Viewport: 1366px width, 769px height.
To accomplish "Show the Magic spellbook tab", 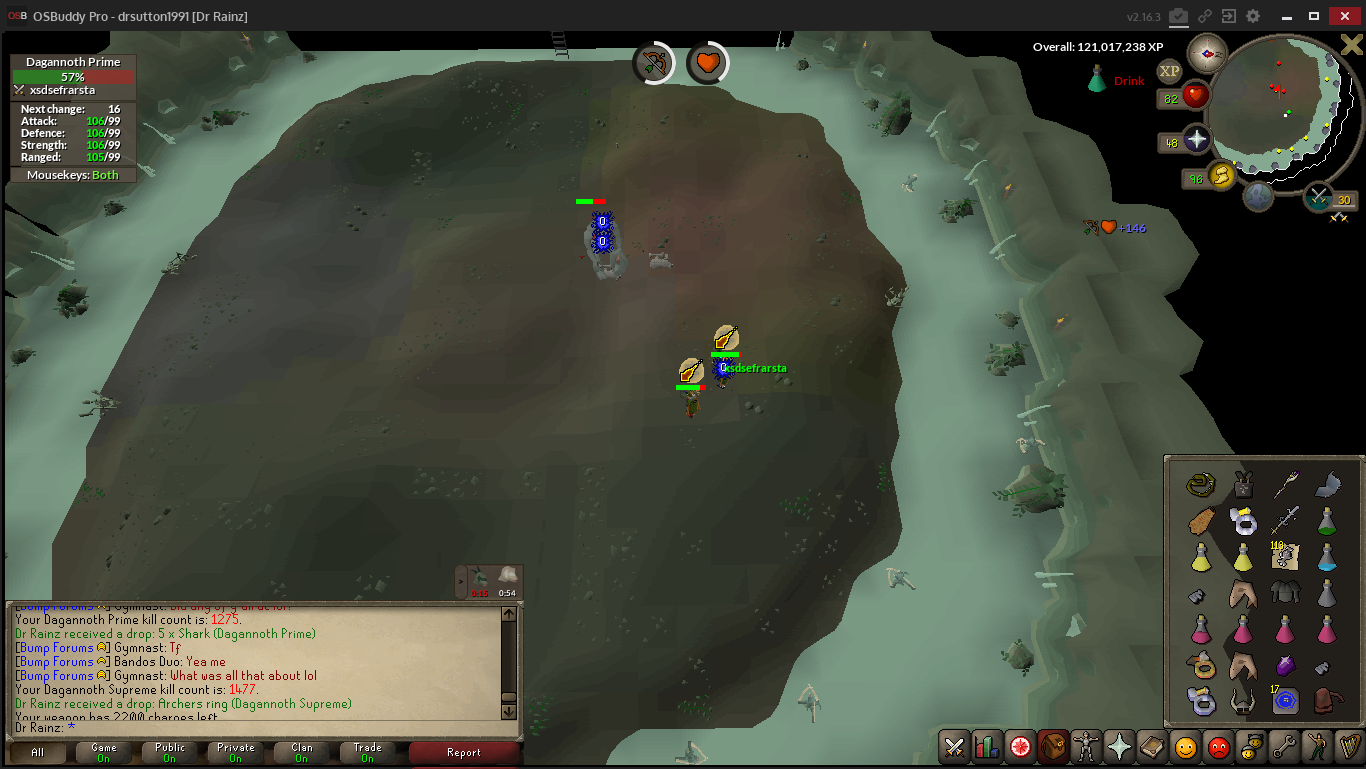I will 1152,747.
